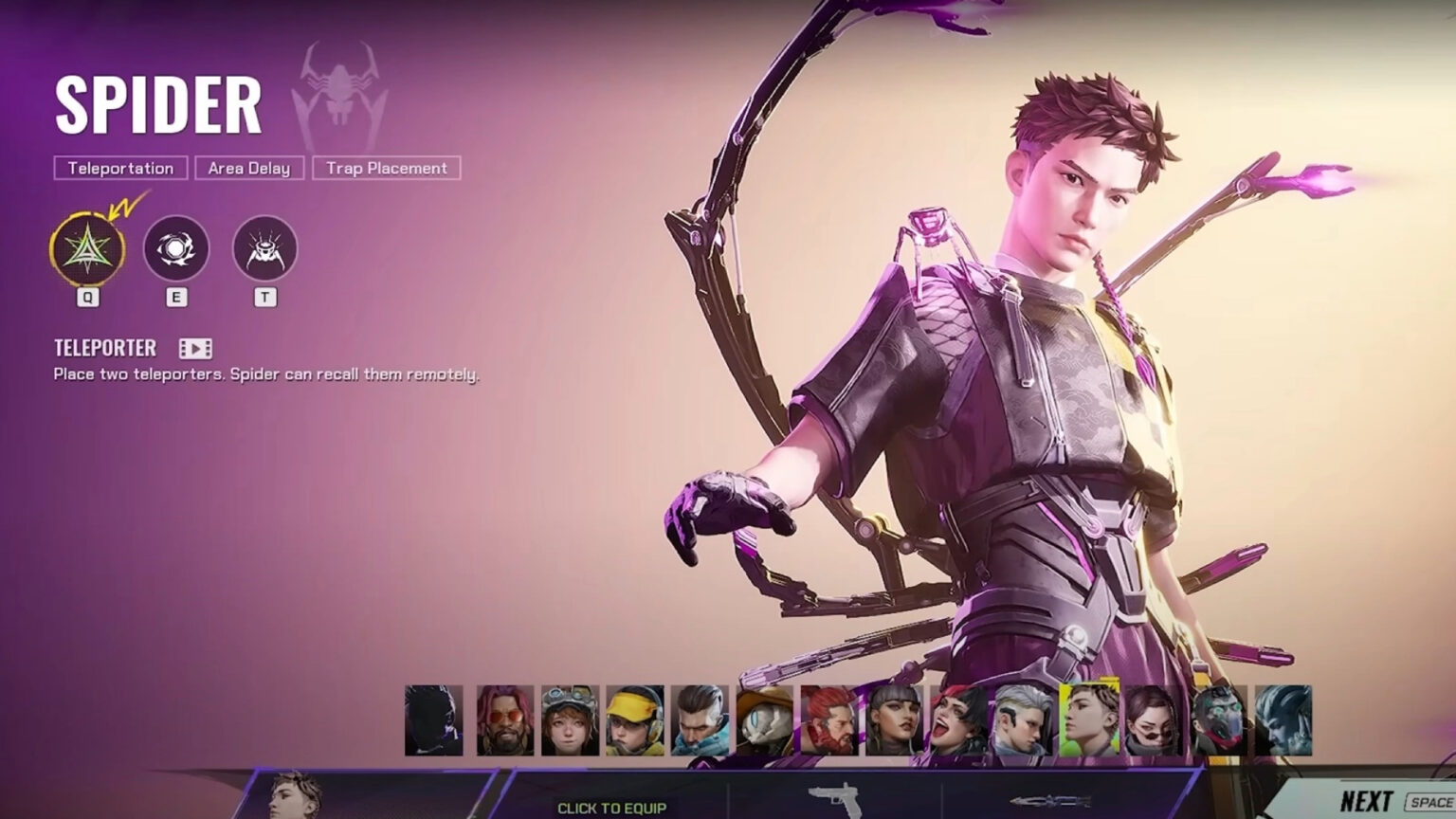1456x819 pixels.
Task: Play the Teleporter ability preview video
Action: (197, 349)
